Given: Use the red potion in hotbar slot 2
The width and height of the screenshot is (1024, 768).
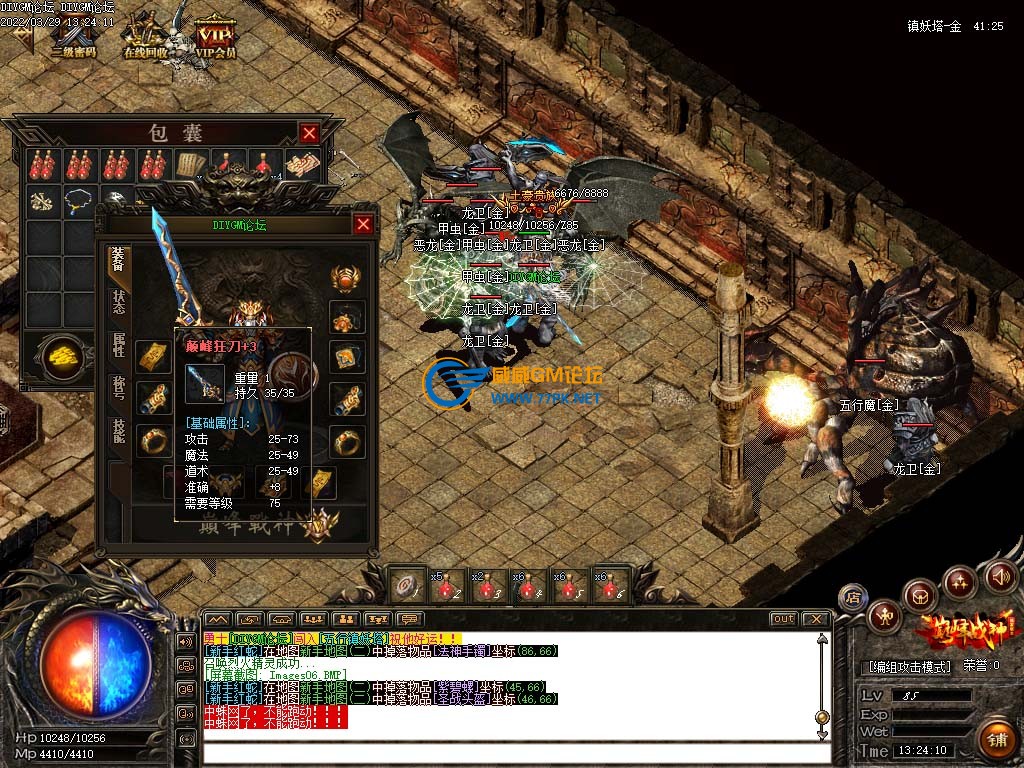Looking at the screenshot, I should click(446, 584).
